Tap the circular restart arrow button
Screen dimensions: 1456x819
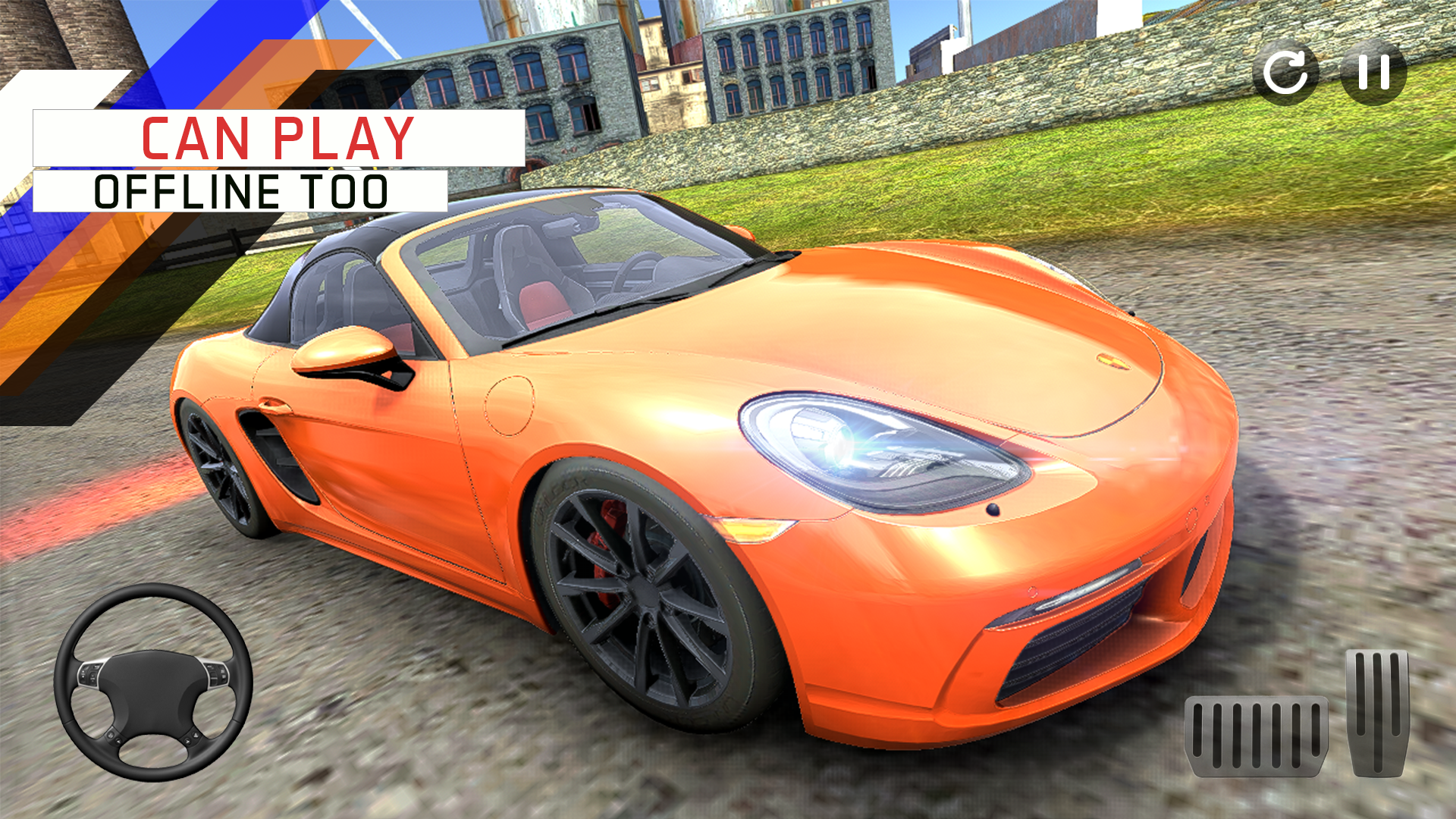click(1285, 72)
